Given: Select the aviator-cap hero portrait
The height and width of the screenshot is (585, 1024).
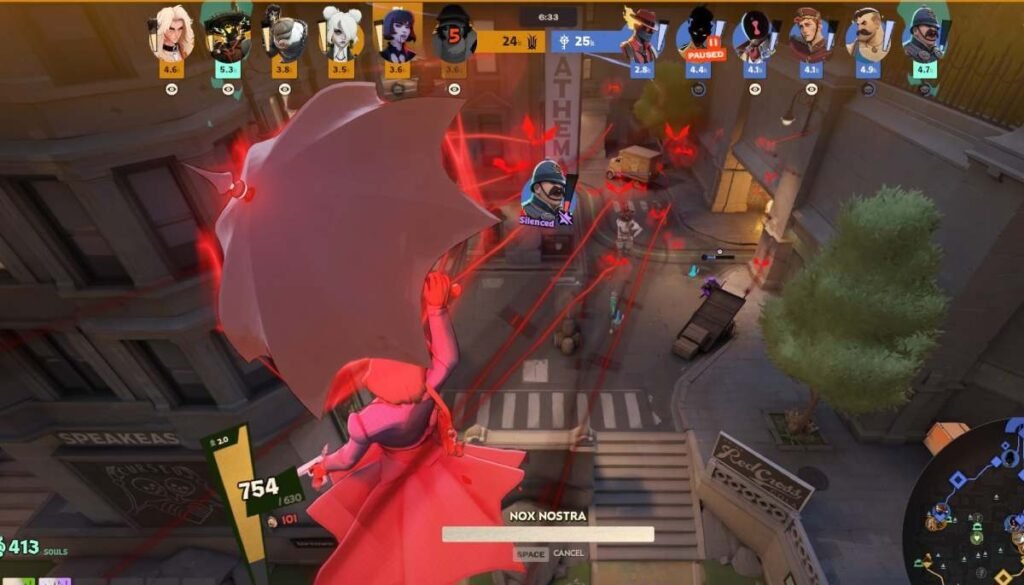Looking at the screenshot, I should [x=810, y=36].
